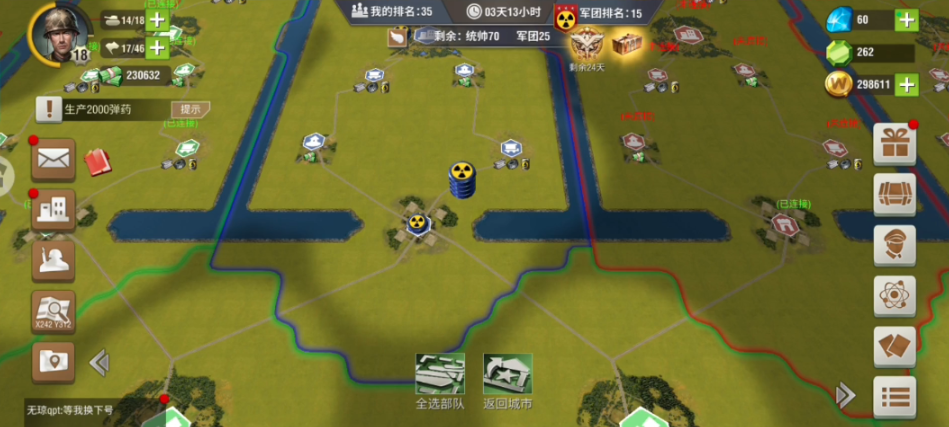
Task: Open the map coordinate search button
Action: pos(53,311)
